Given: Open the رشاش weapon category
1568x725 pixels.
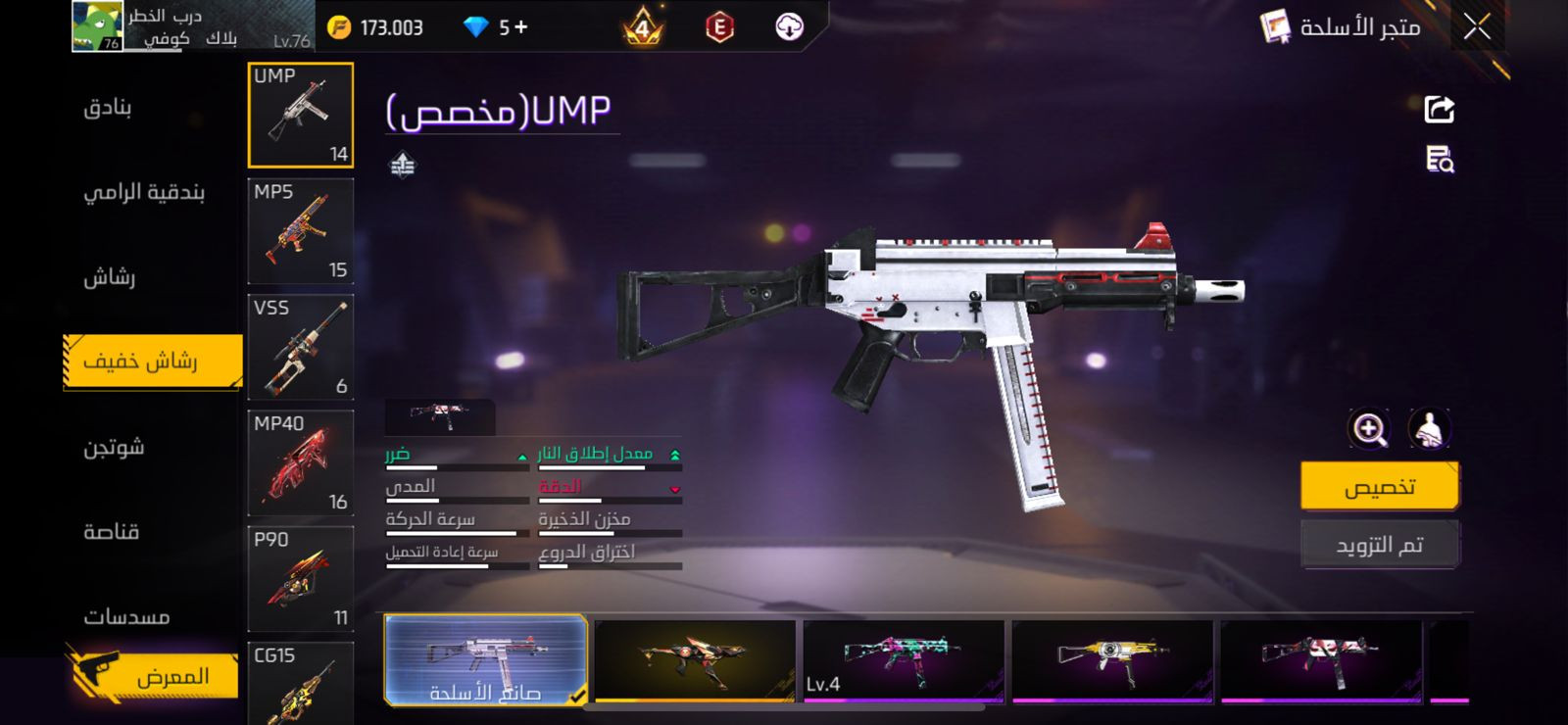Looking at the screenshot, I should point(109,277).
